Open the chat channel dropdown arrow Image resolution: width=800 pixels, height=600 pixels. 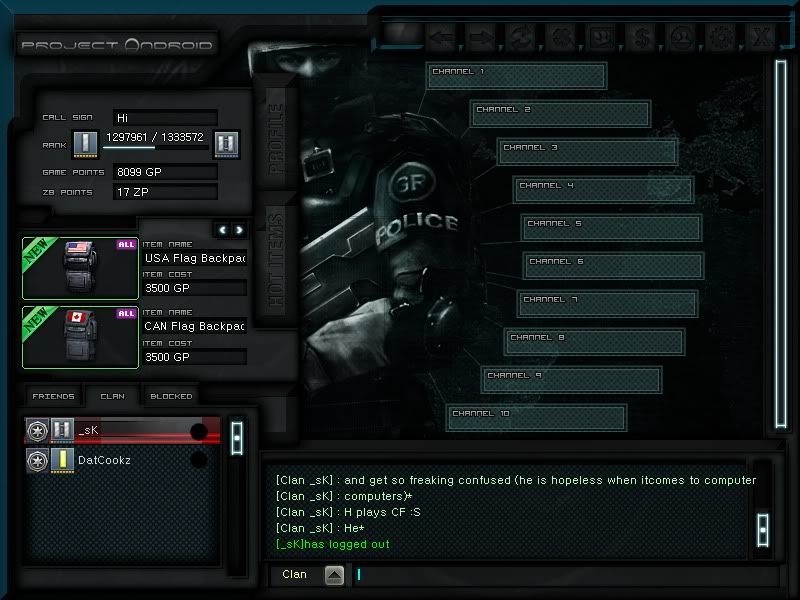(x=334, y=575)
